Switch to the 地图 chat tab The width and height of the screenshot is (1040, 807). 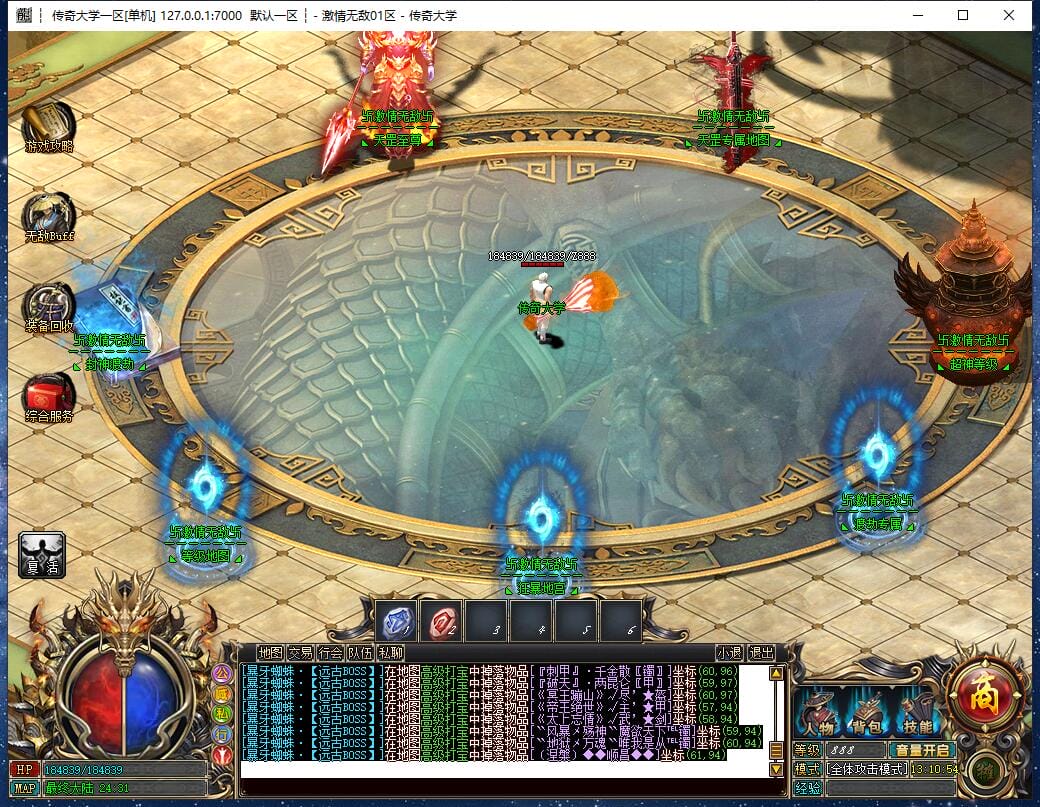270,653
